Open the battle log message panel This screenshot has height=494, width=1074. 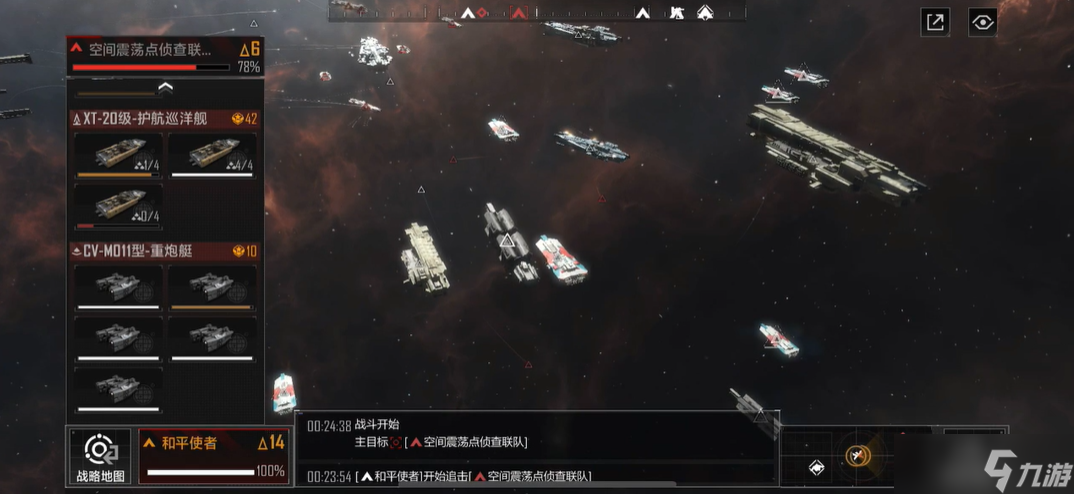[537, 448]
